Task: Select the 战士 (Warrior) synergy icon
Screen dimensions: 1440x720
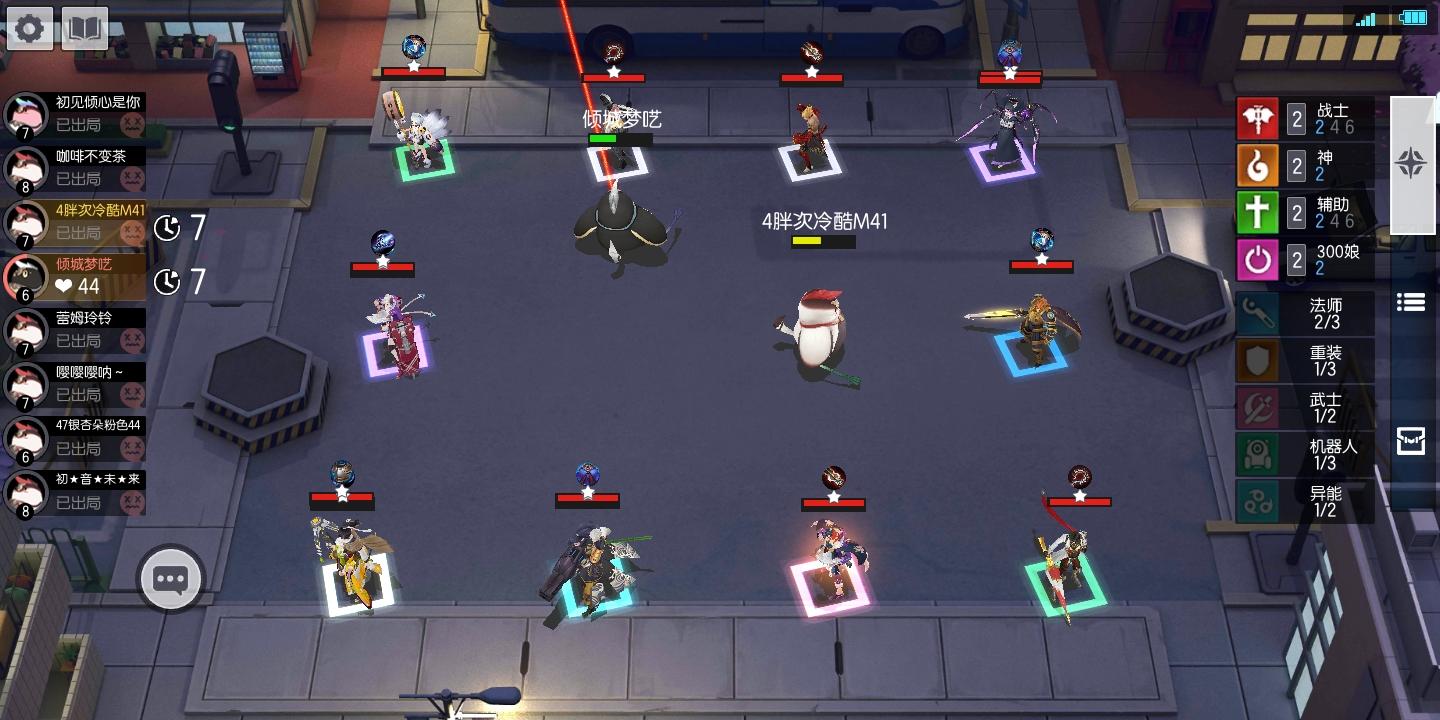Action: [1258, 118]
